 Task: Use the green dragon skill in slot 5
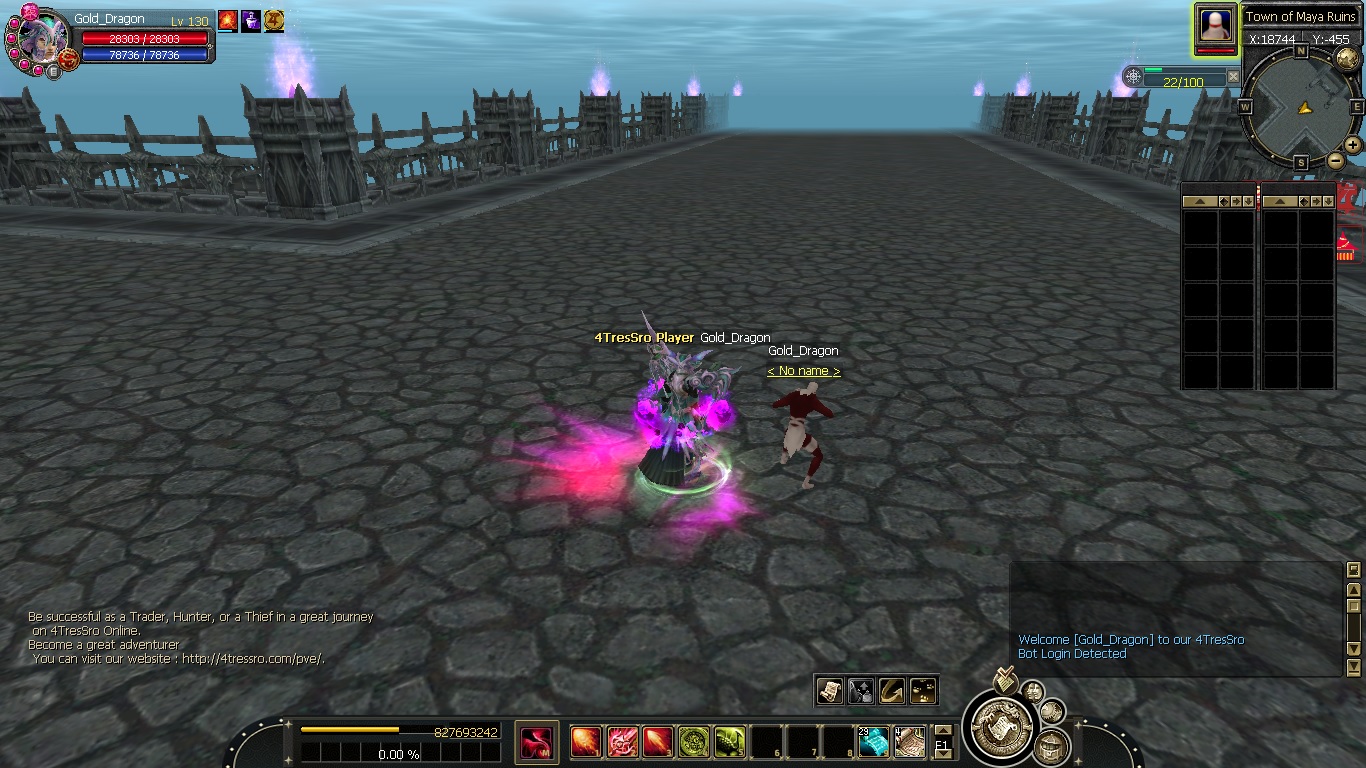[x=730, y=742]
